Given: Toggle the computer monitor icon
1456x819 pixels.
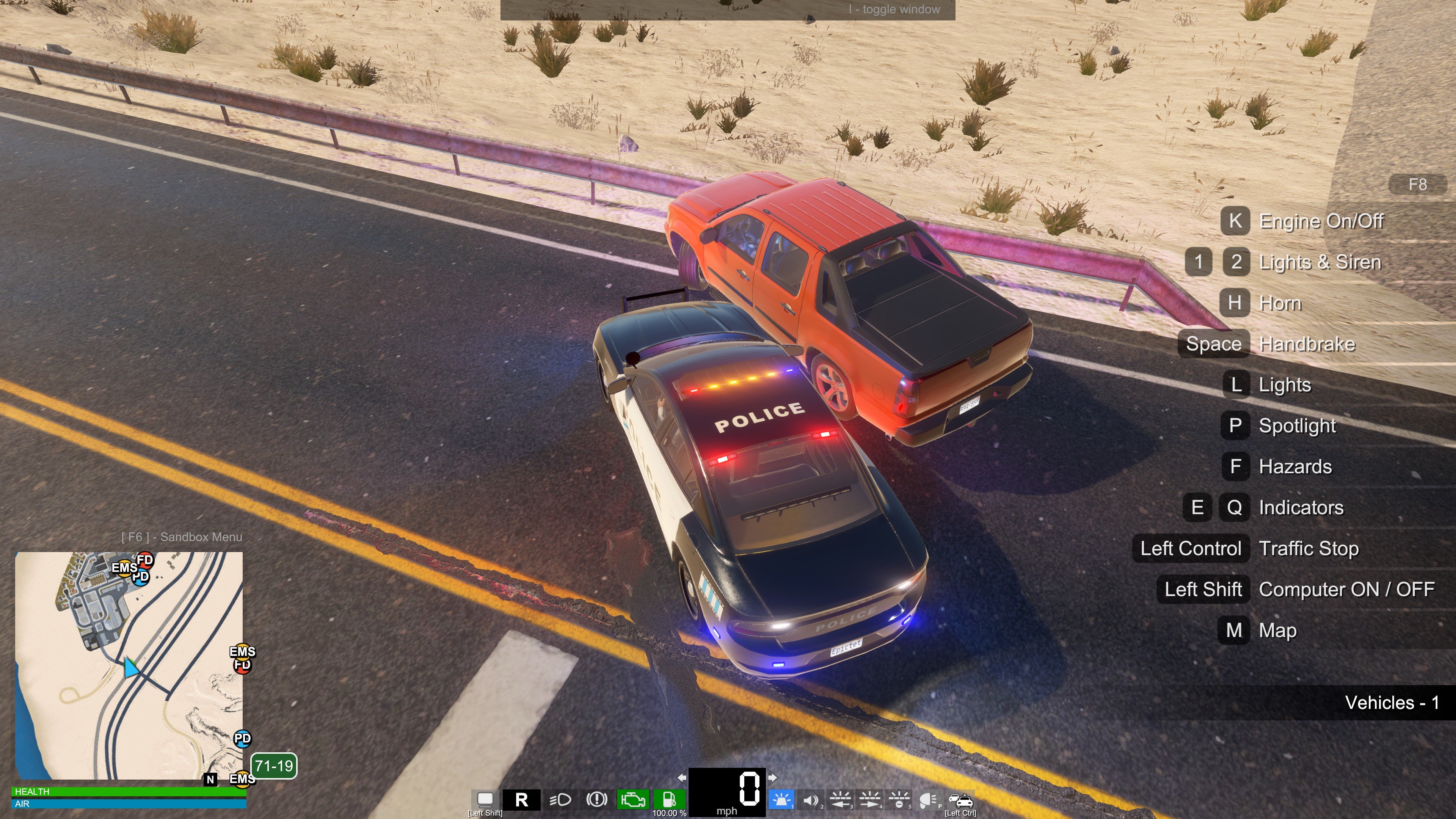Looking at the screenshot, I should pos(485,799).
